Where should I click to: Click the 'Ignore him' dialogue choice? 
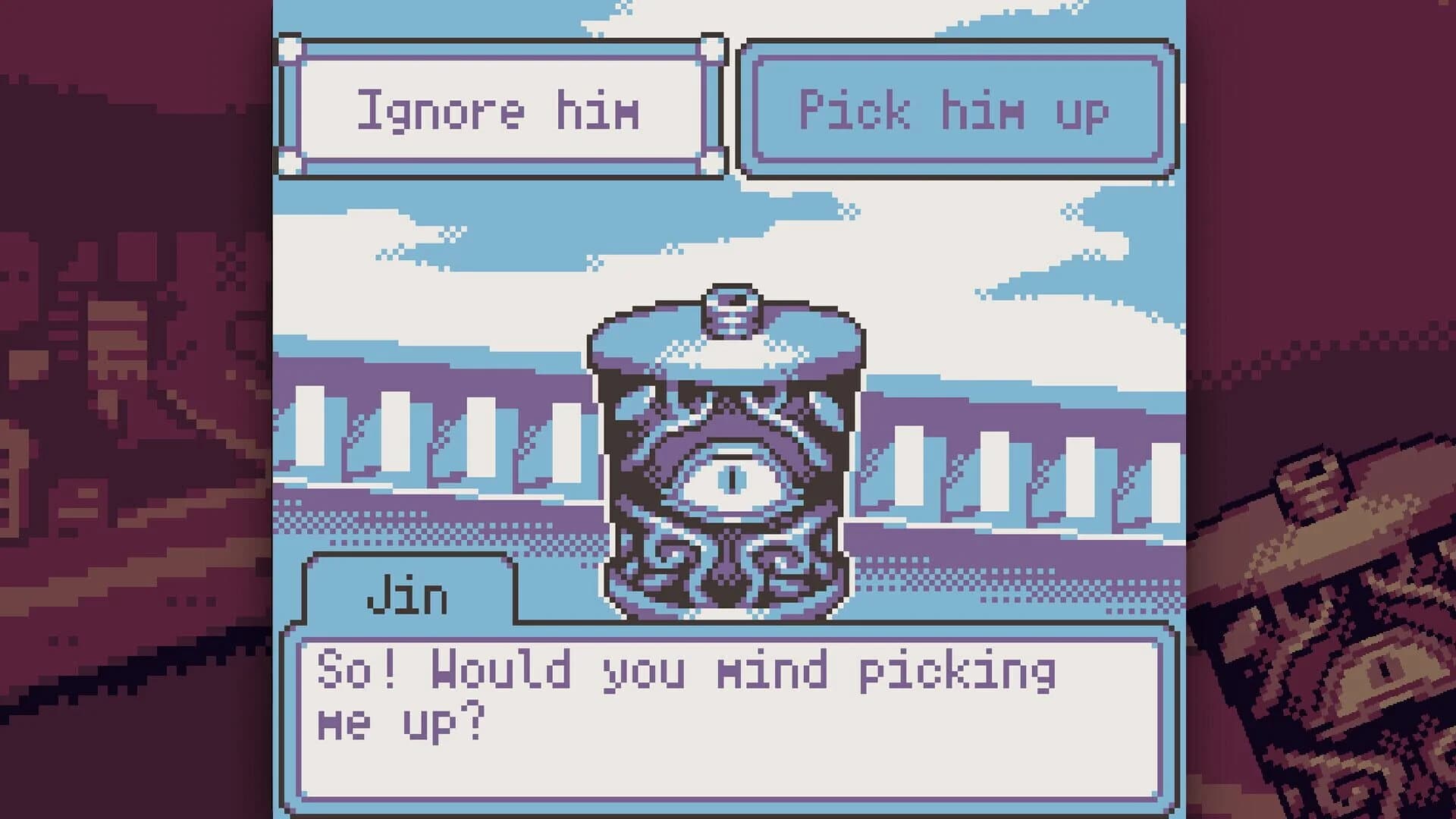[x=500, y=110]
